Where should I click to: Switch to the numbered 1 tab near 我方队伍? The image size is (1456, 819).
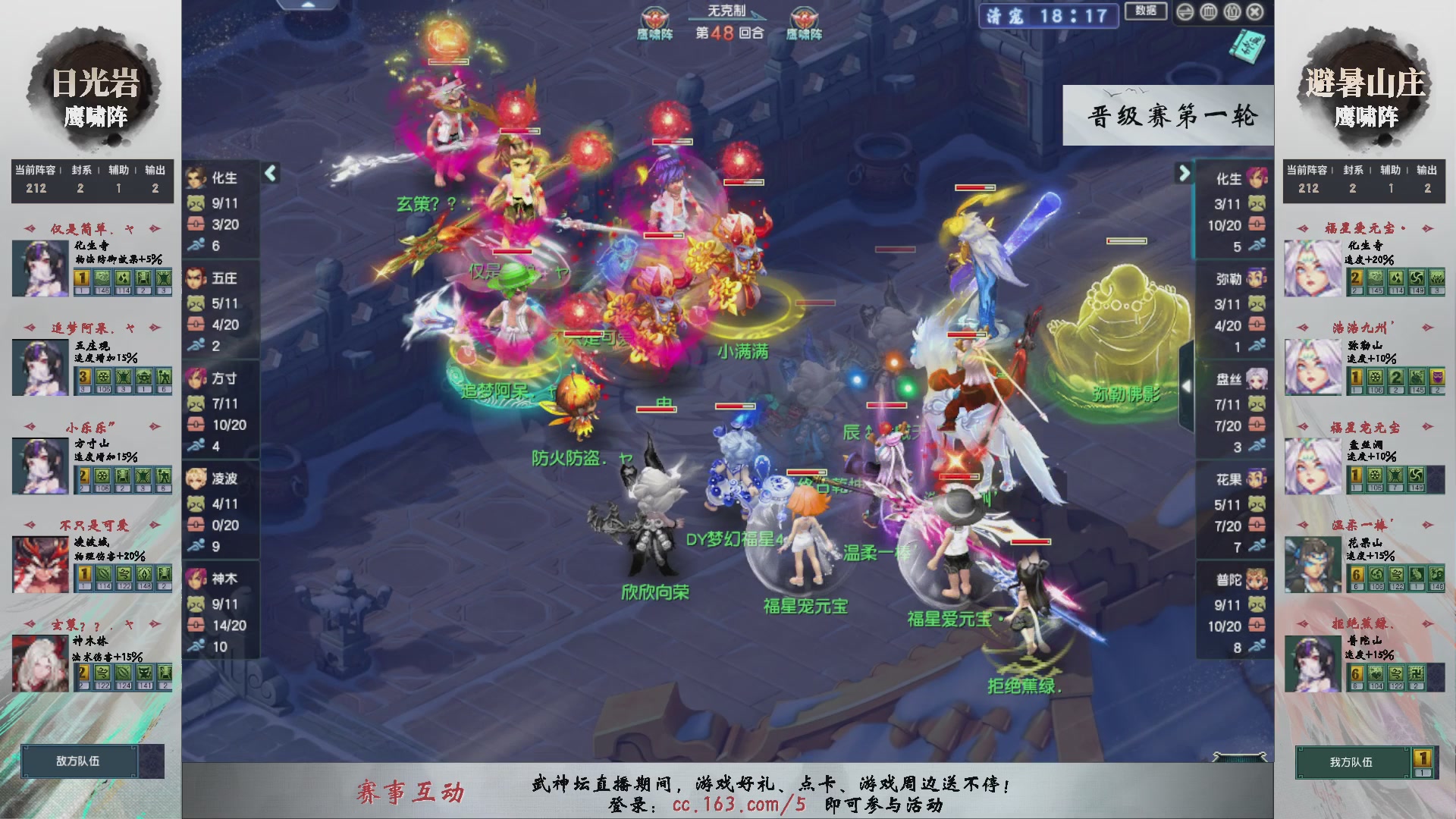(1423, 758)
